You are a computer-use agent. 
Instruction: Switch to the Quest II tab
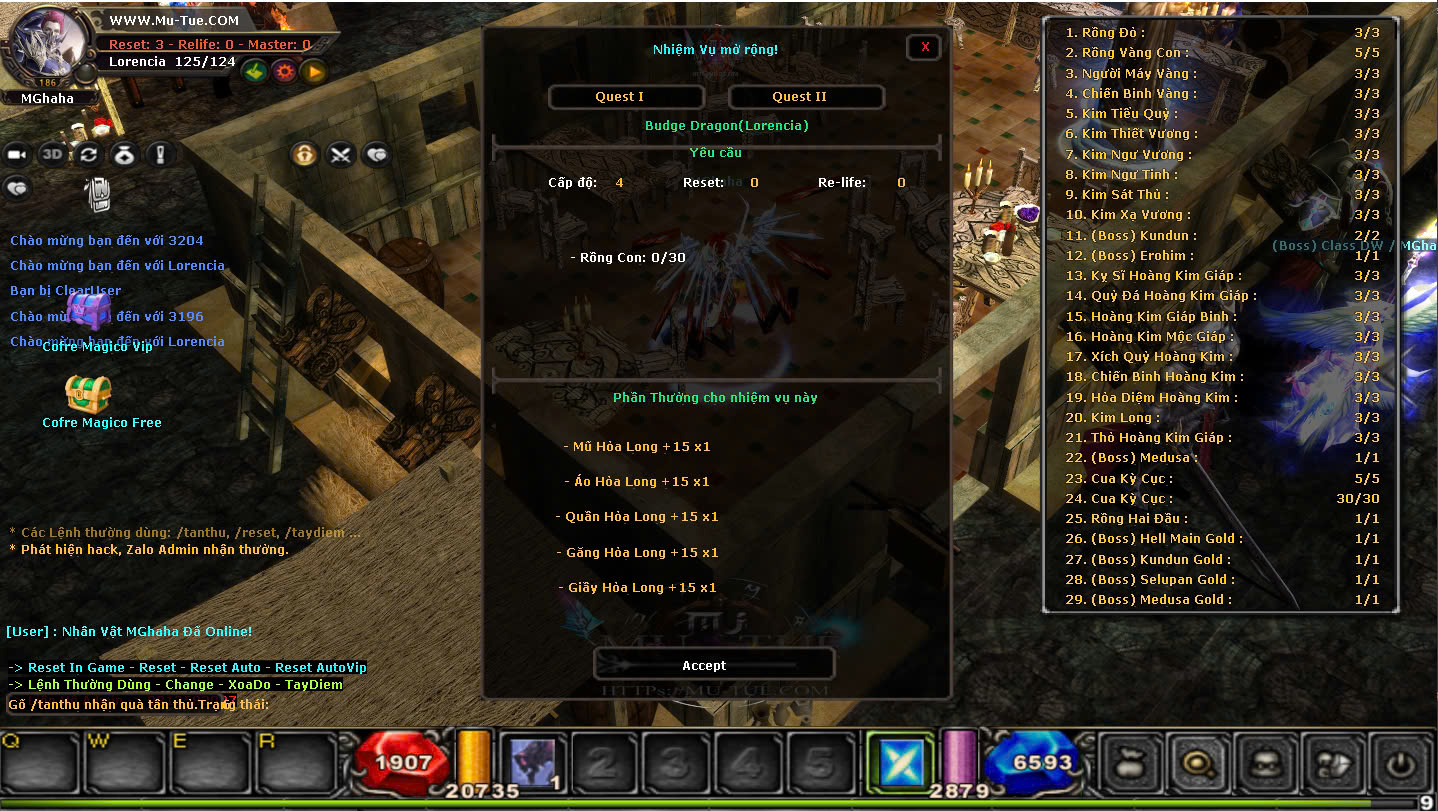coord(806,97)
